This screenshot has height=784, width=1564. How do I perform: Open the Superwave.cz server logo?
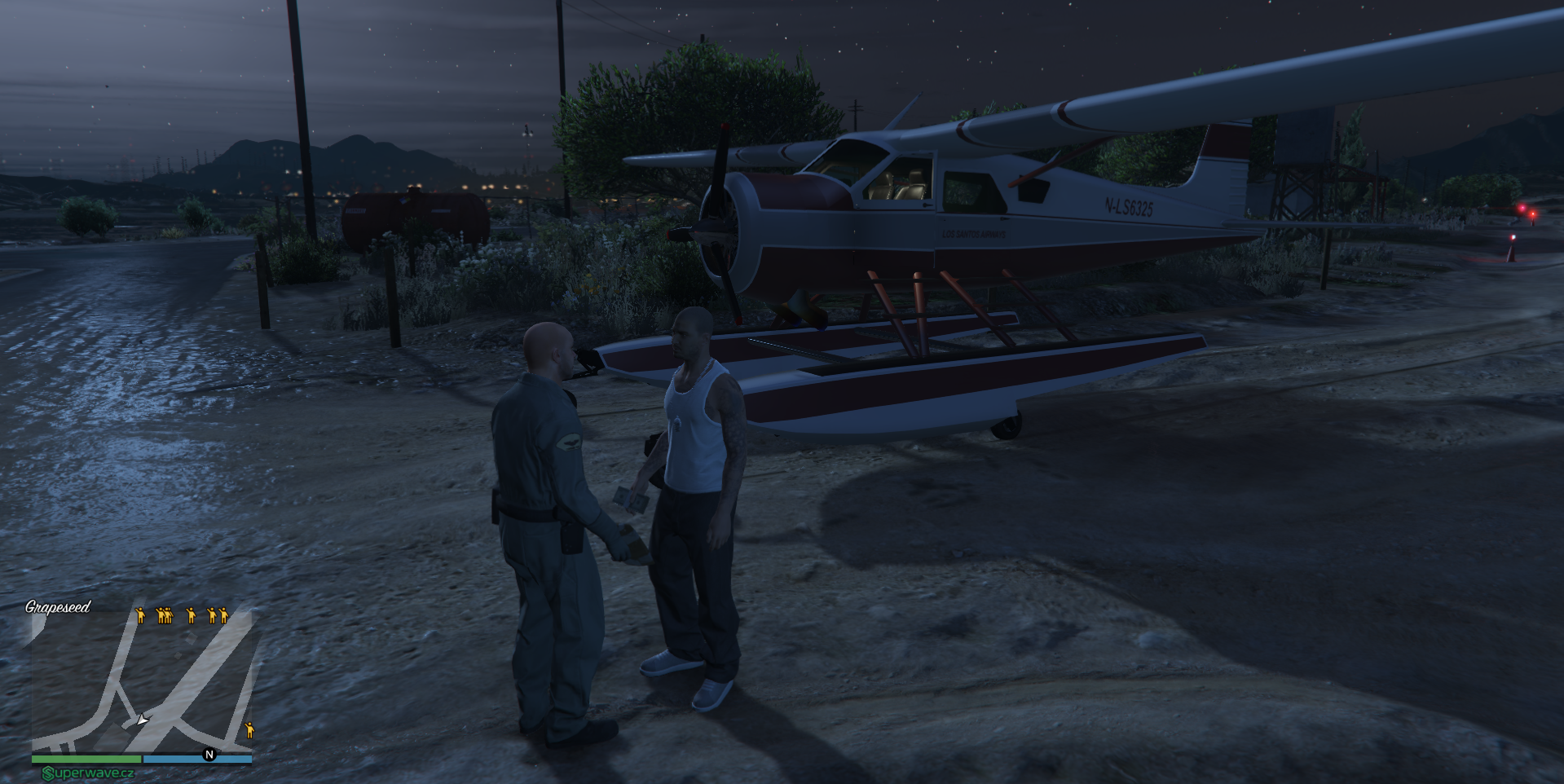[x=88, y=773]
